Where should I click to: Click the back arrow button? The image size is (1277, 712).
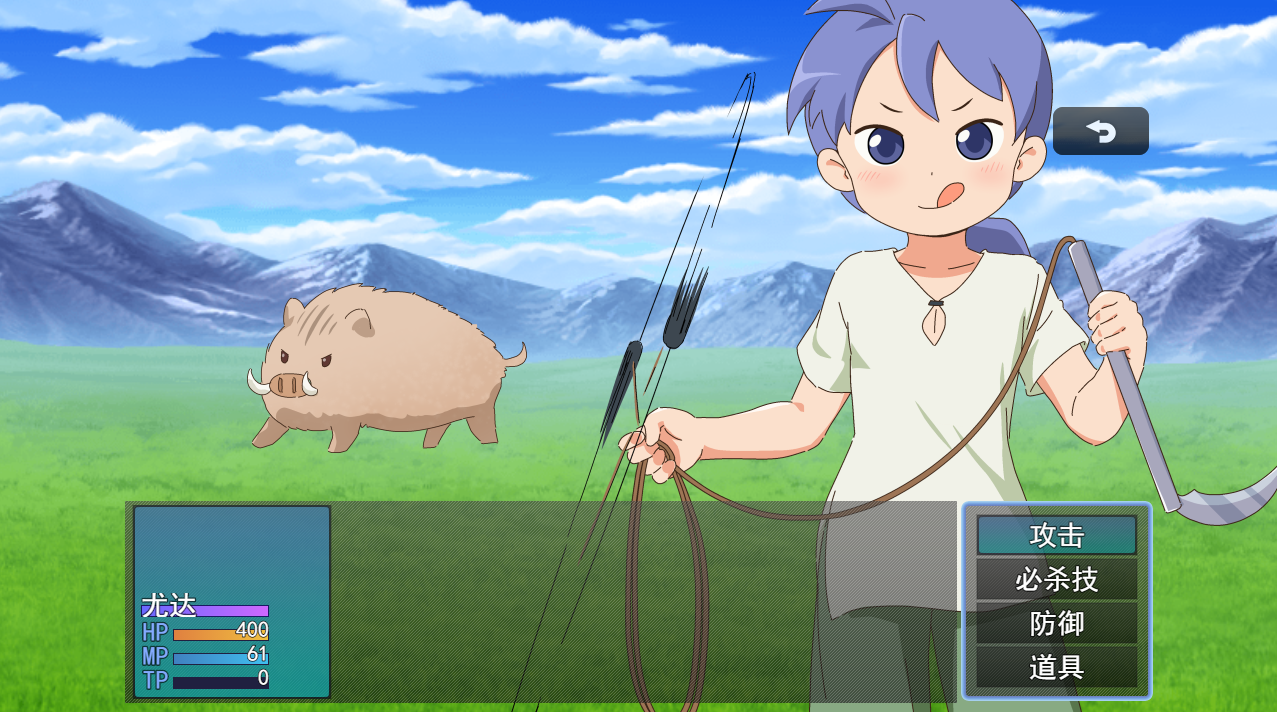[1100, 131]
